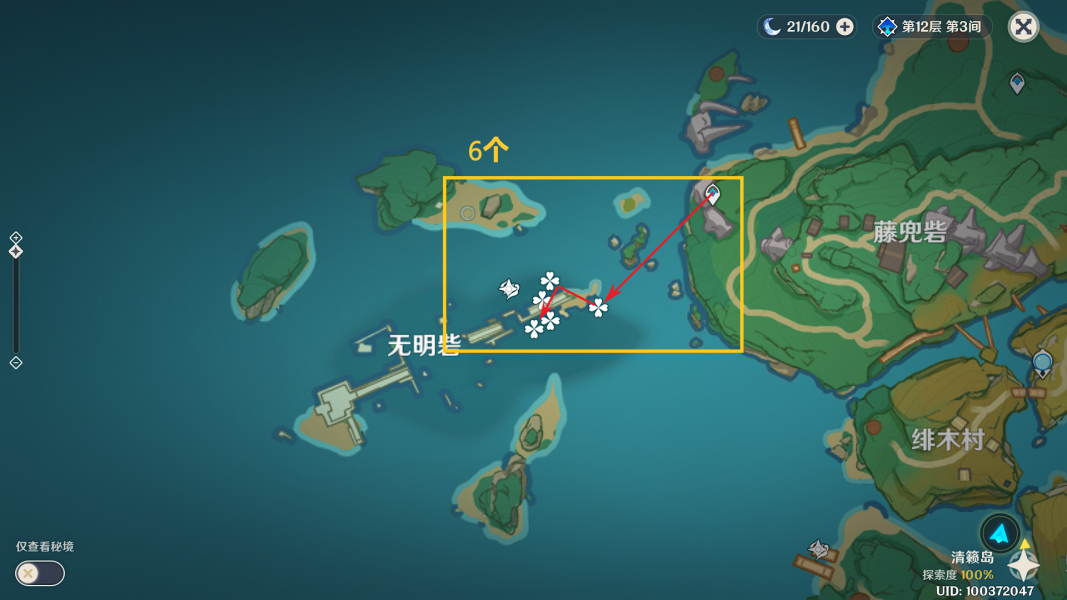Open the four-pointed star button beside 清籁岛
Screen dimensions: 1067x600
coord(1024,566)
